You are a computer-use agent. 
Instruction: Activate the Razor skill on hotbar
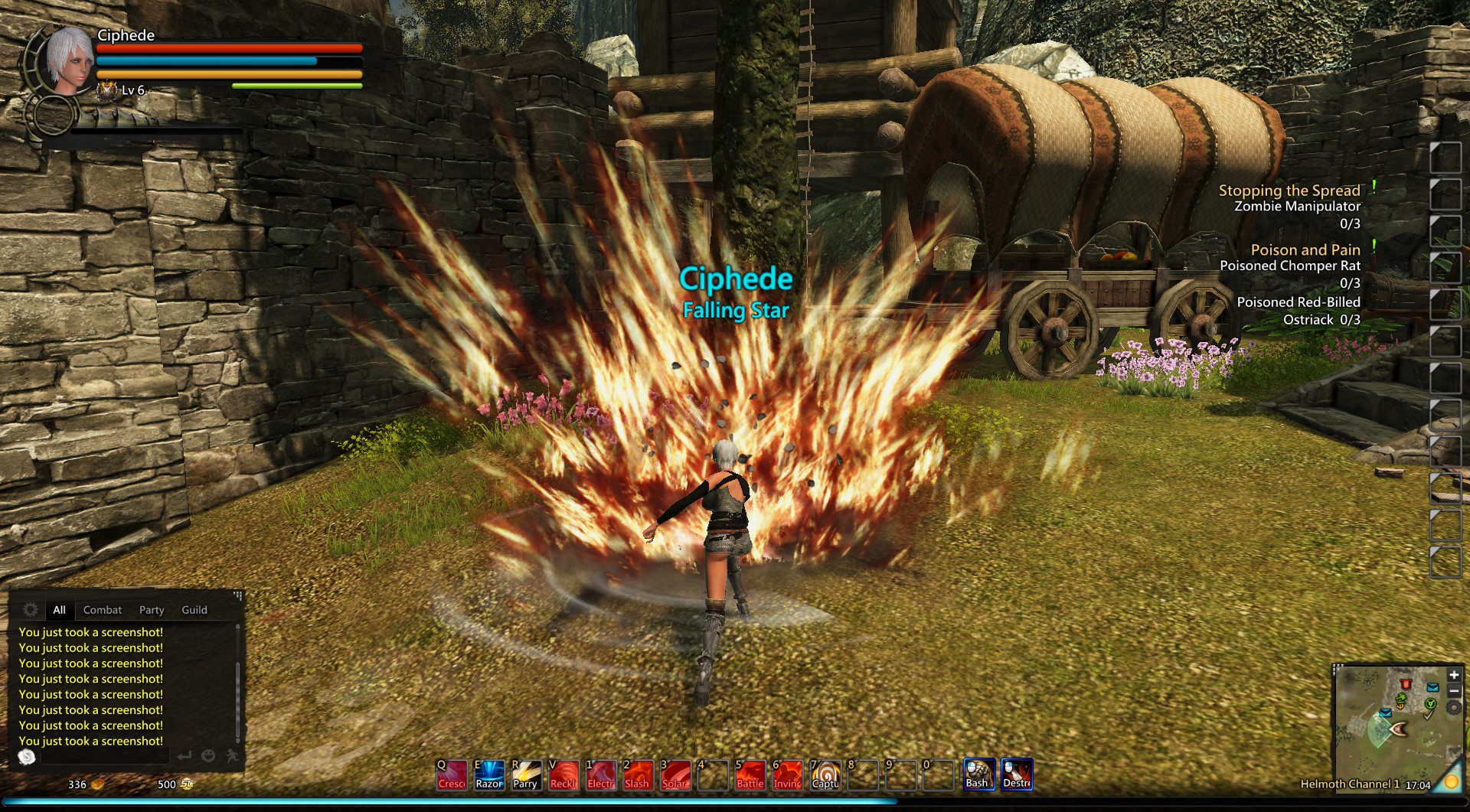coord(489,774)
